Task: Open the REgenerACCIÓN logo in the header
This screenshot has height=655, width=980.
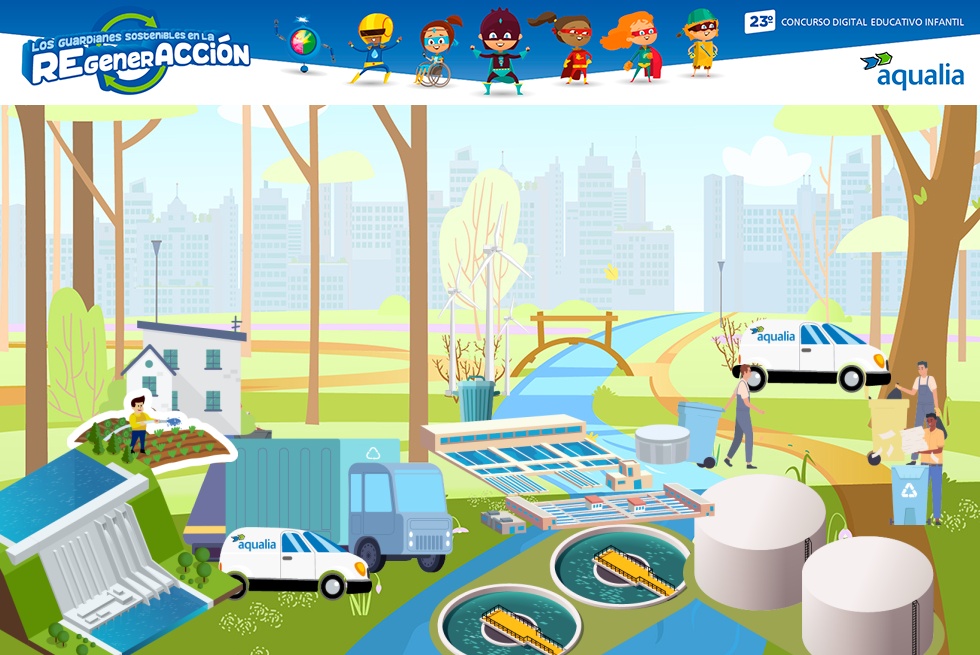Action: tap(138, 53)
